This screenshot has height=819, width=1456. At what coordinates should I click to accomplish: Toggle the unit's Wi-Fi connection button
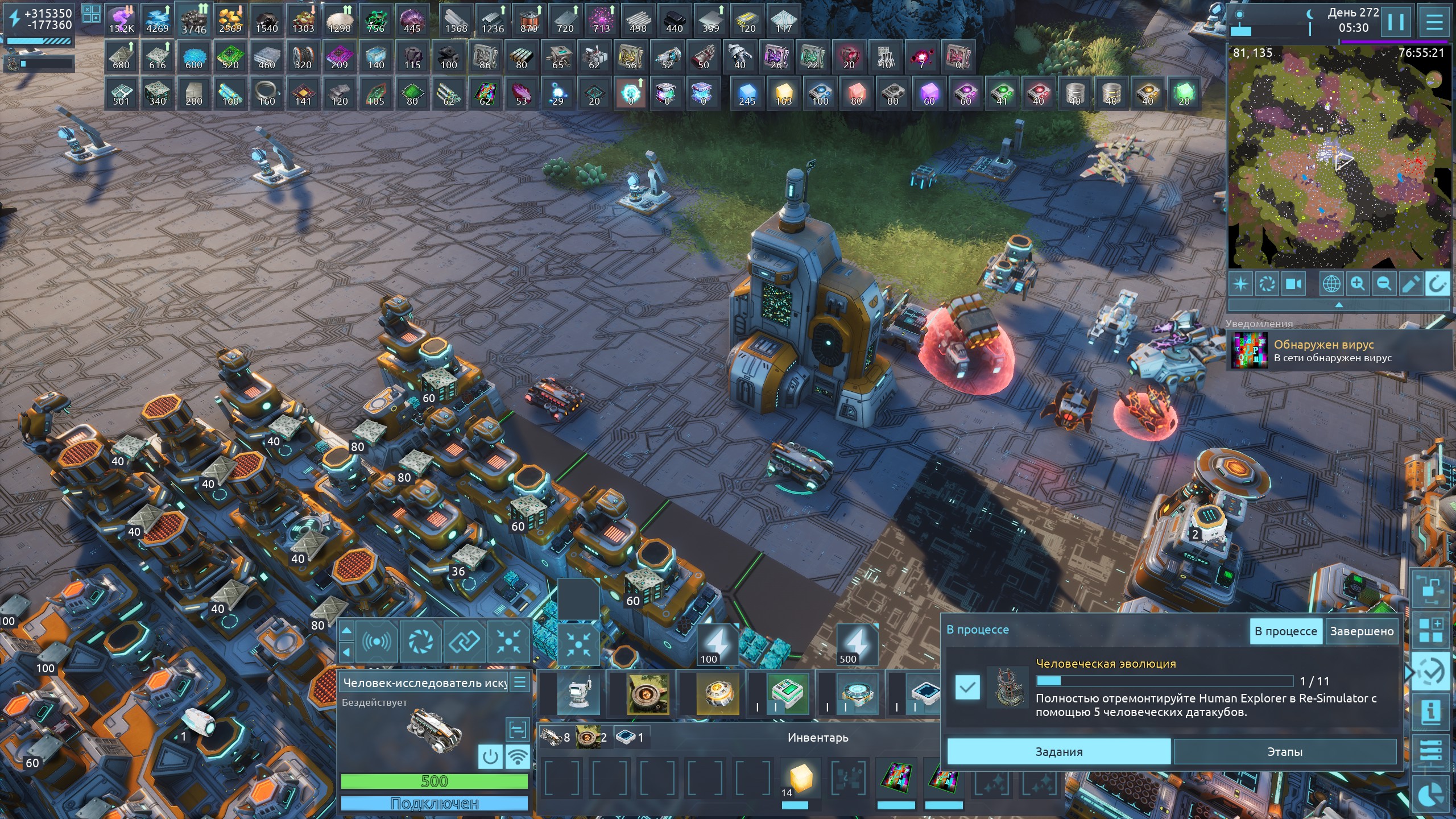(x=518, y=757)
